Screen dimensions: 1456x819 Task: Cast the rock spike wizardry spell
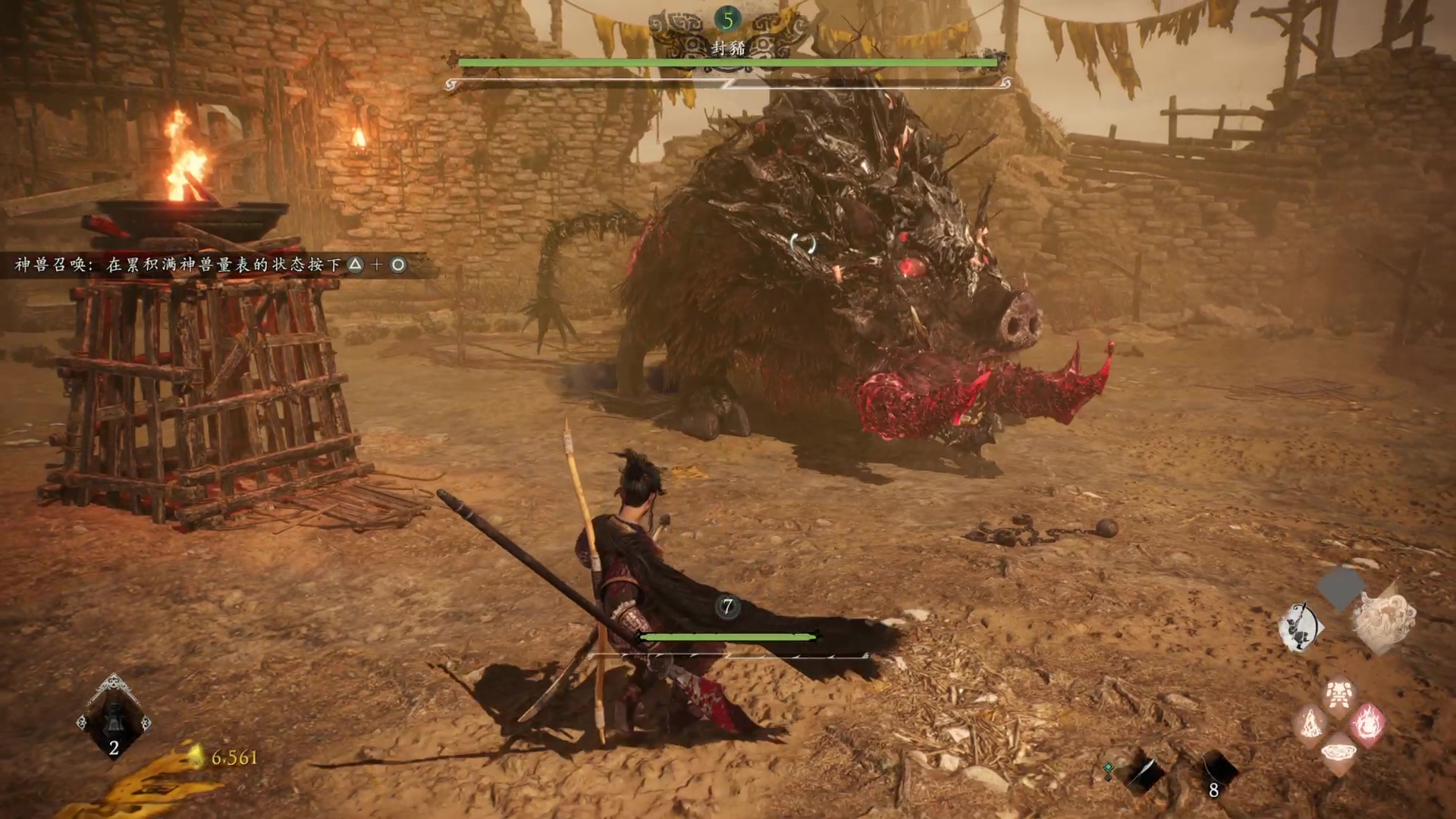[1311, 725]
